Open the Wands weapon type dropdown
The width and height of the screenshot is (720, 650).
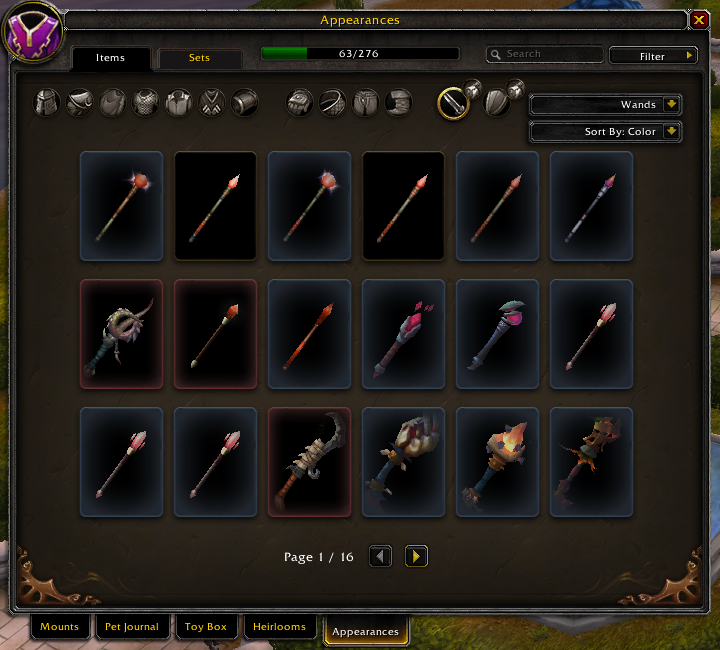(605, 104)
